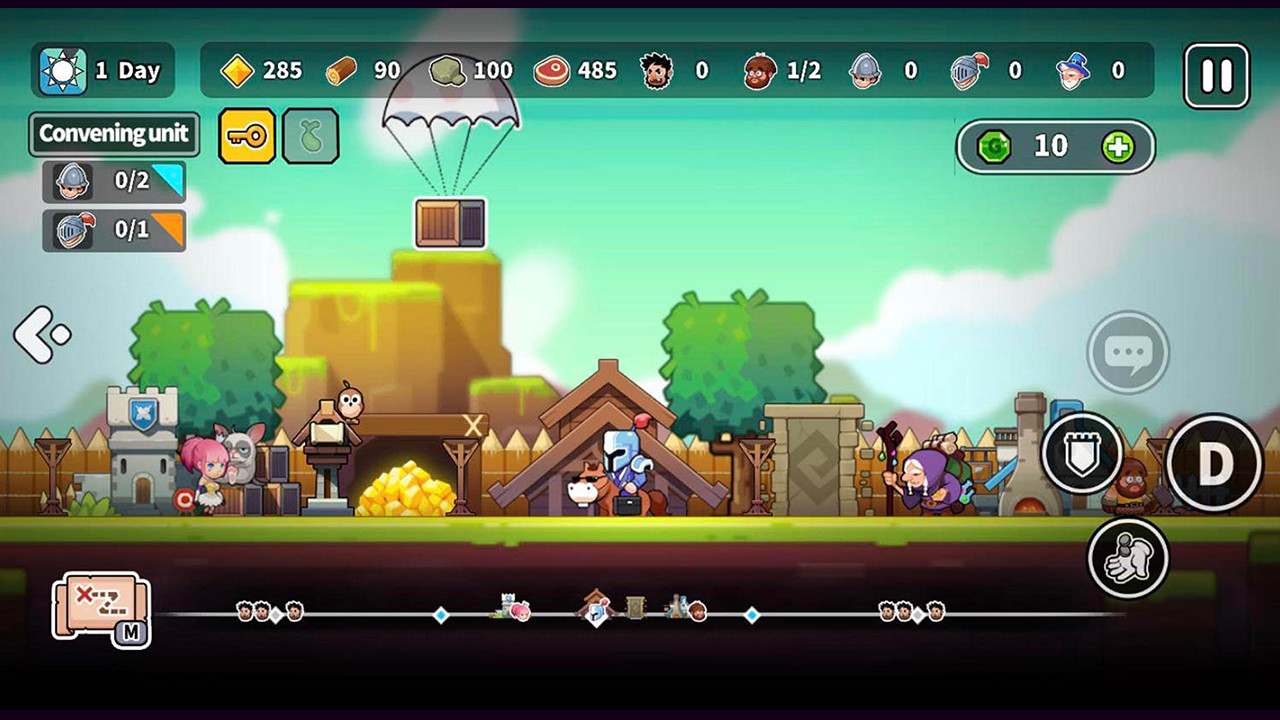This screenshot has height=720, width=1280.
Task: Select the Convening unit panel label
Action: click(113, 135)
